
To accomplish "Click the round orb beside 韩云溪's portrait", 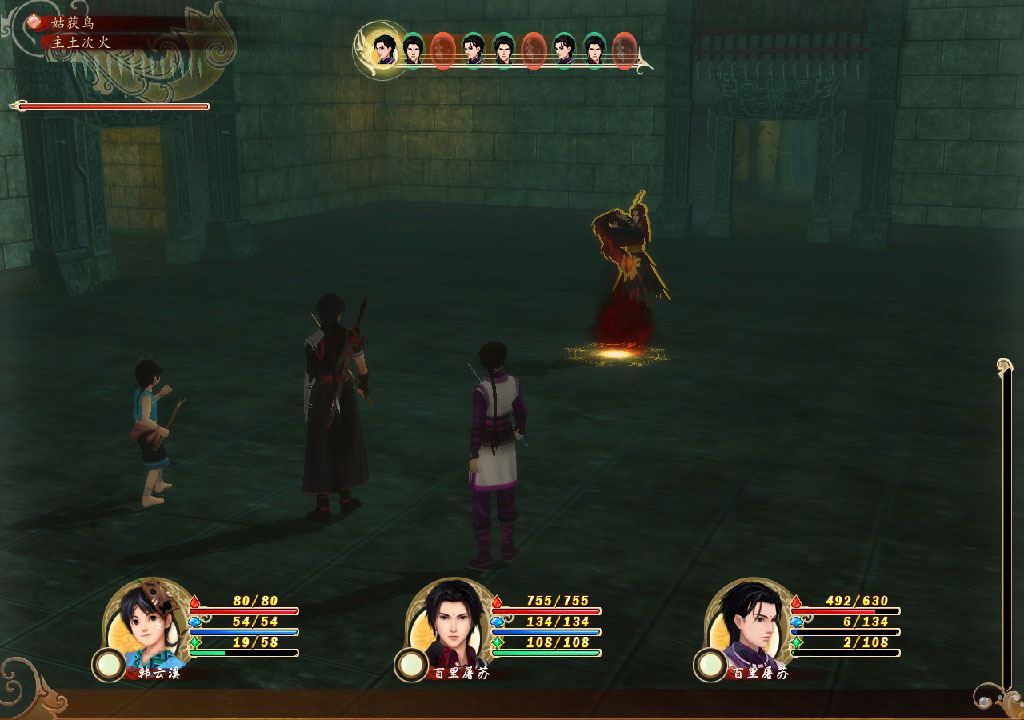I will [107, 663].
